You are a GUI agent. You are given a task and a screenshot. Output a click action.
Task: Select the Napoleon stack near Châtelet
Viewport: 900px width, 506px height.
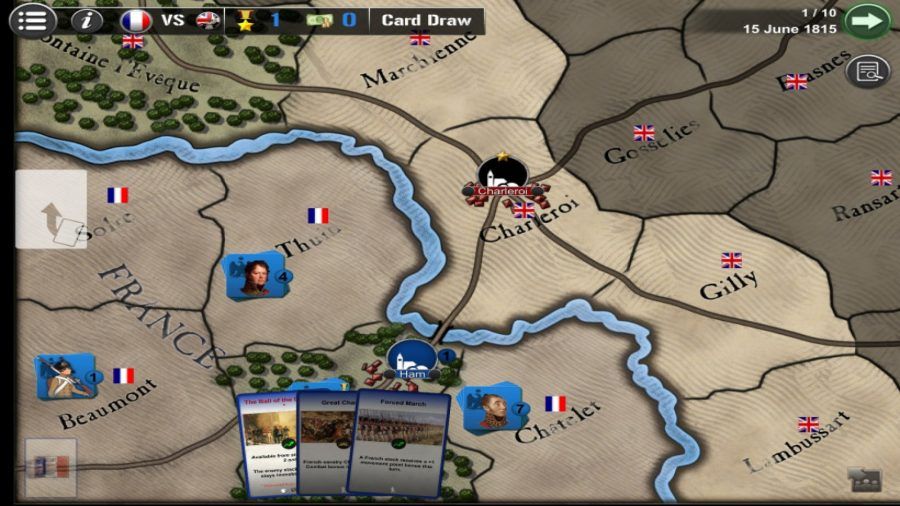point(488,406)
